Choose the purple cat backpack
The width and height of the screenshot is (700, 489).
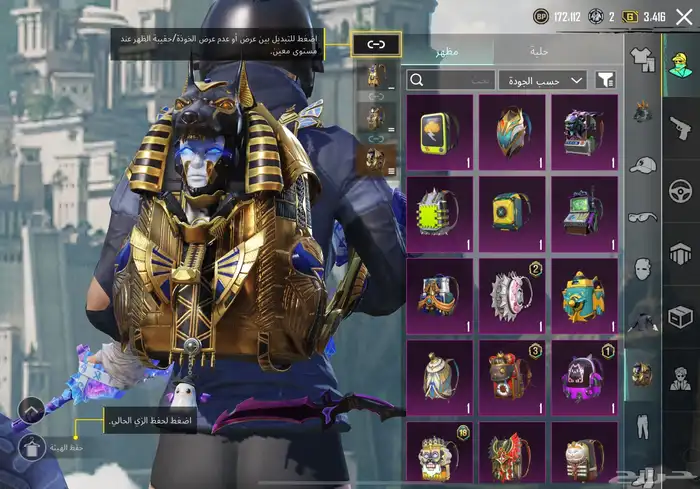click(x=584, y=374)
